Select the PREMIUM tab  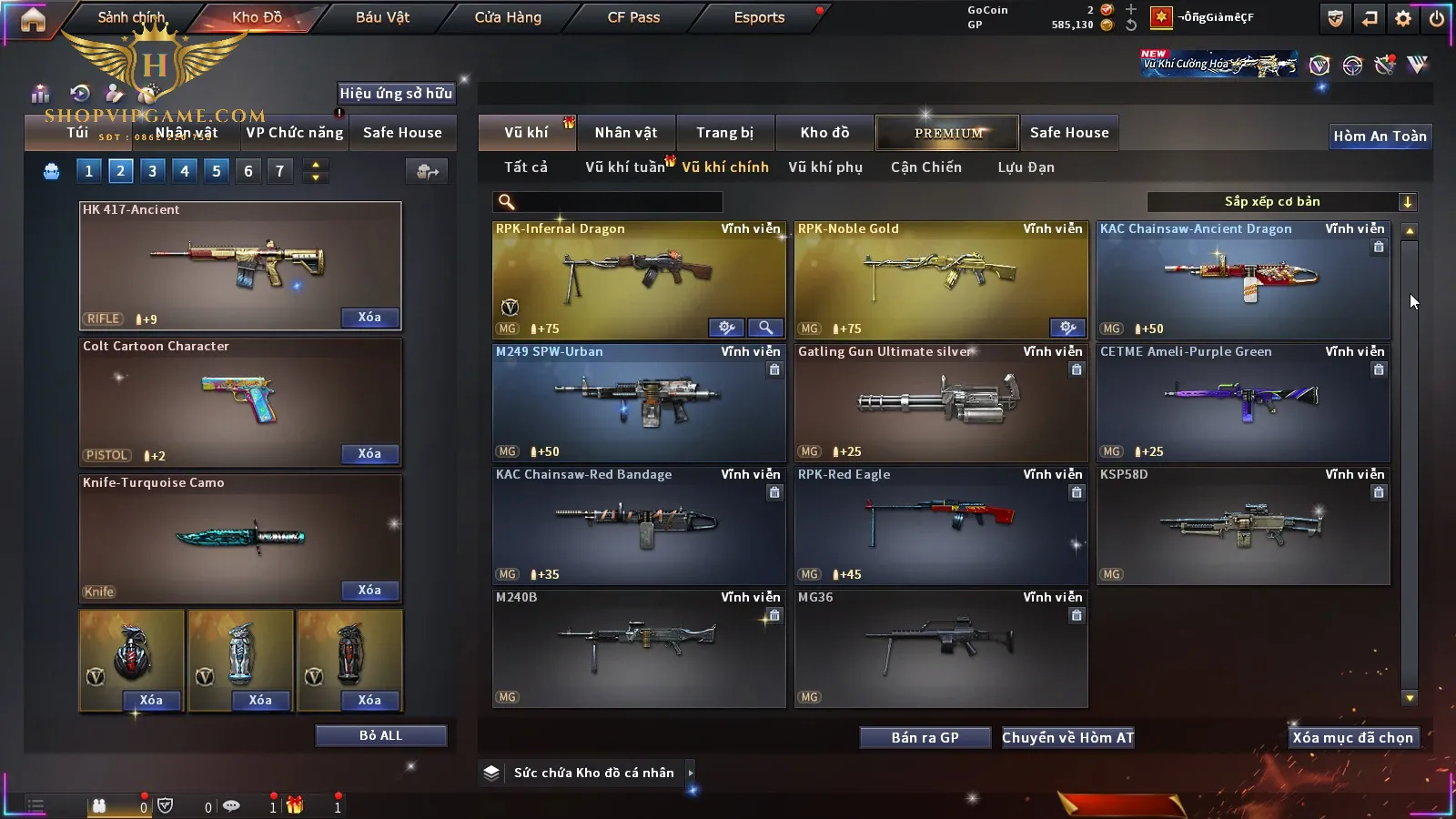[x=948, y=133]
